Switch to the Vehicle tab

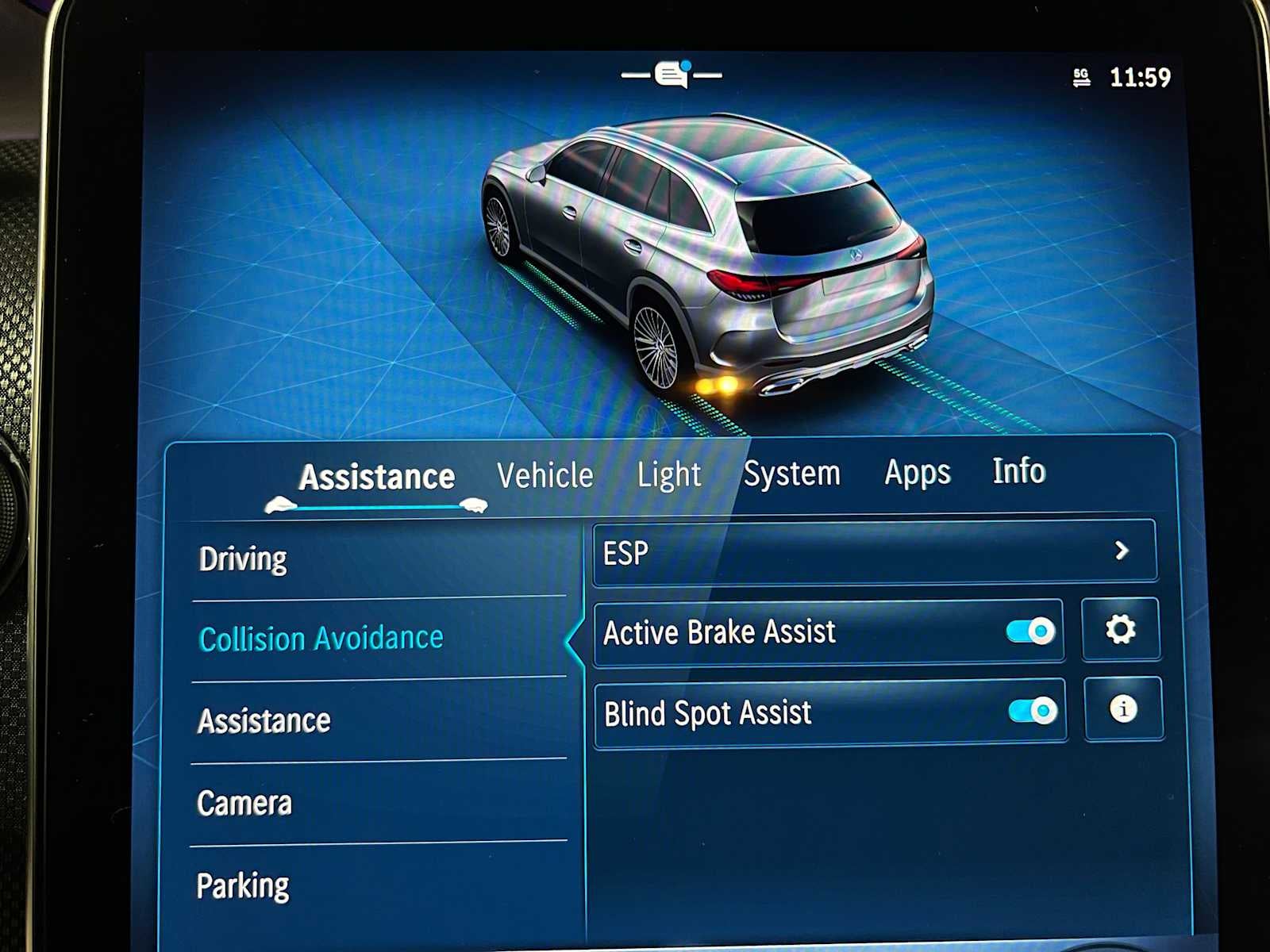point(545,474)
